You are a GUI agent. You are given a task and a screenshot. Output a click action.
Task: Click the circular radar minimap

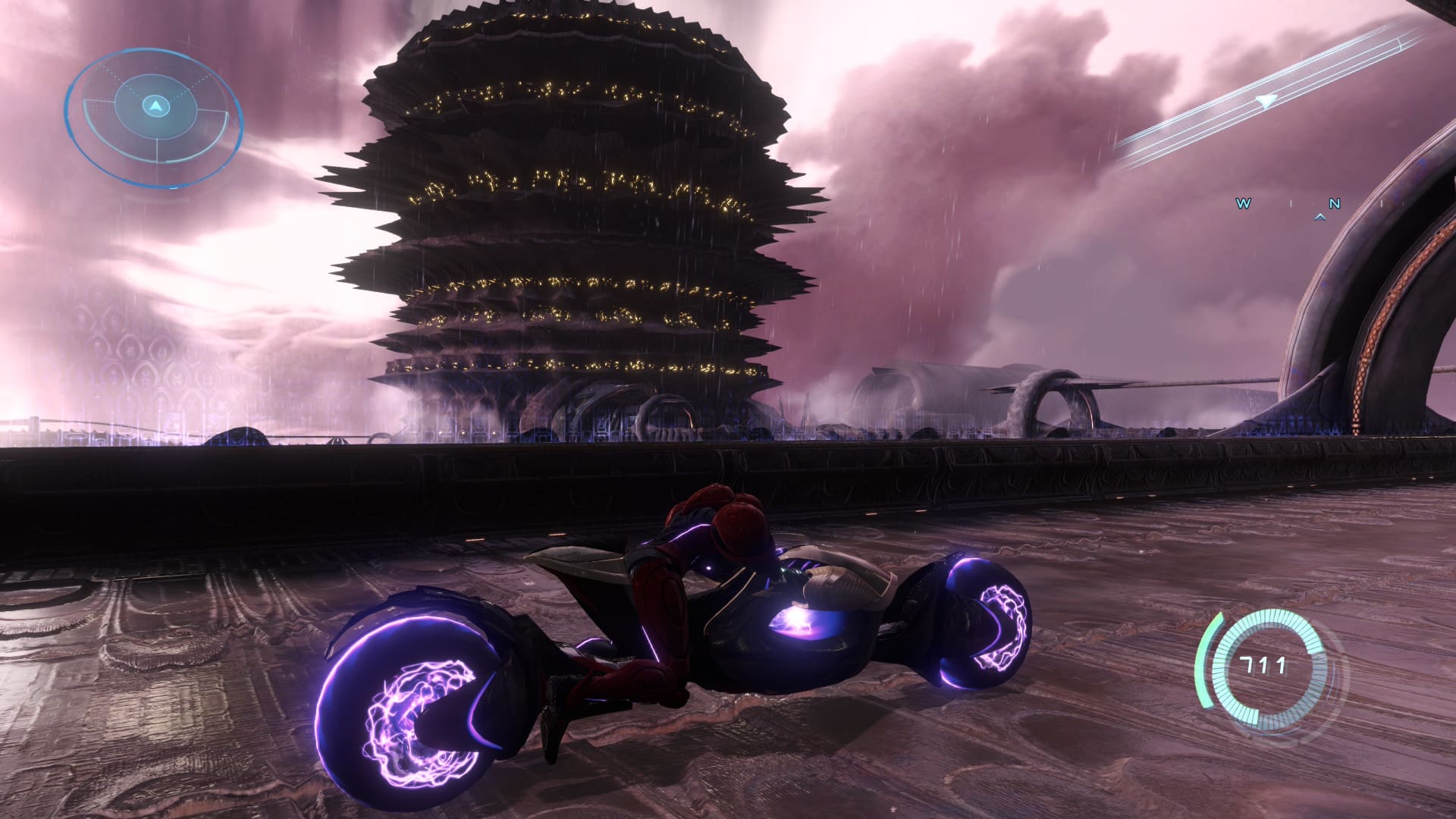coord(154,118)
